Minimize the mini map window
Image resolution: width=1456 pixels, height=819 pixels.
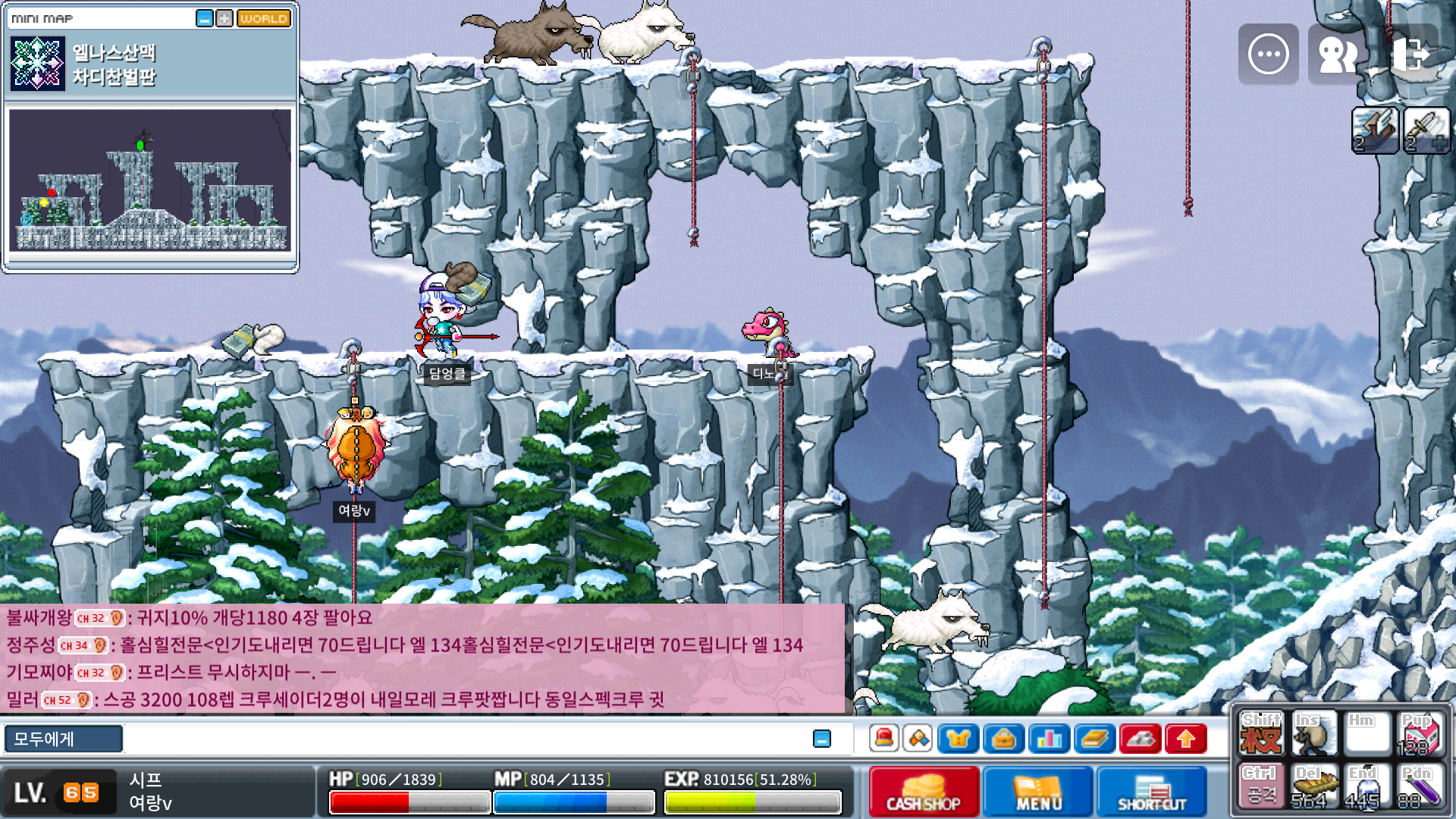tap(205, 18)
